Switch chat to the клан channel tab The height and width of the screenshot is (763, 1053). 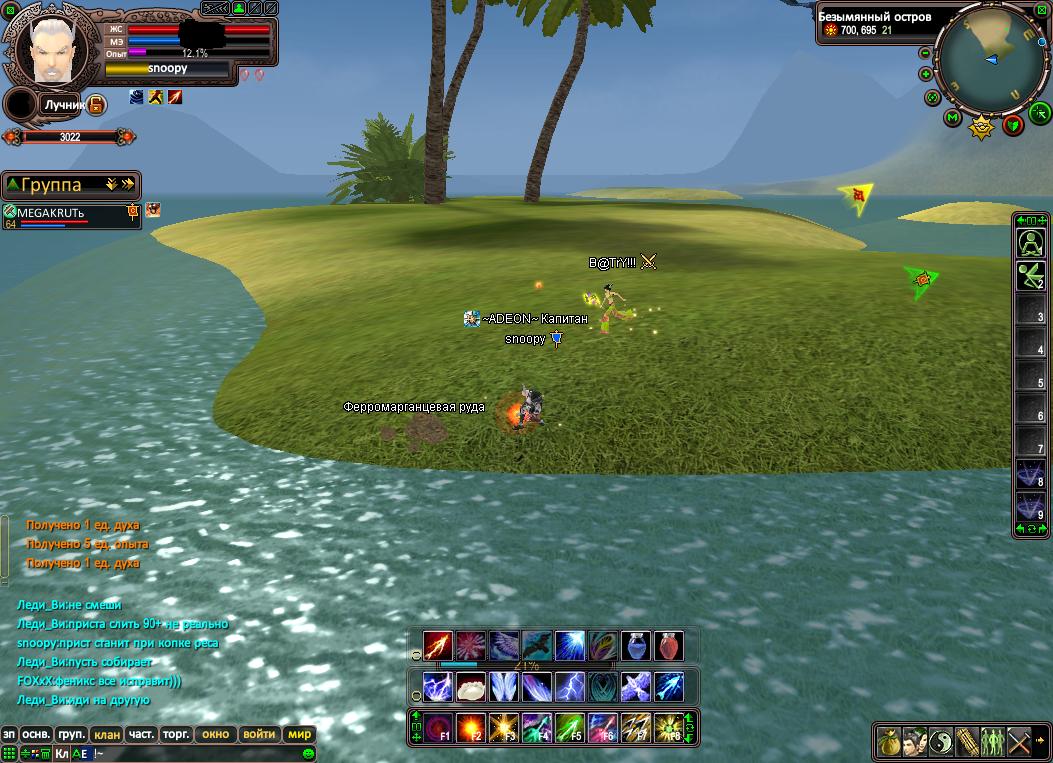(107, 734)
